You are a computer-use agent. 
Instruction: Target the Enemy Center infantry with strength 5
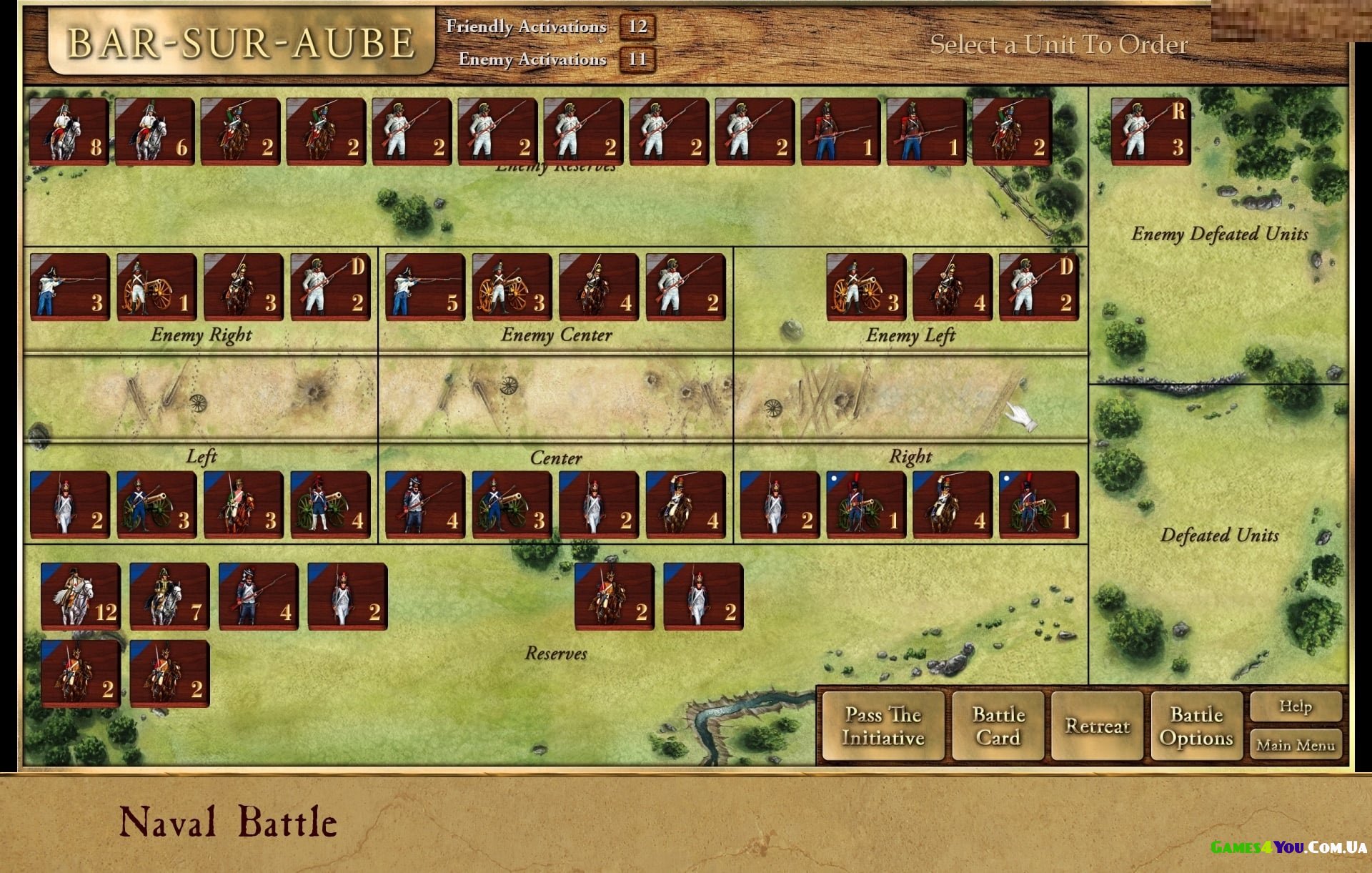point(425,286)
